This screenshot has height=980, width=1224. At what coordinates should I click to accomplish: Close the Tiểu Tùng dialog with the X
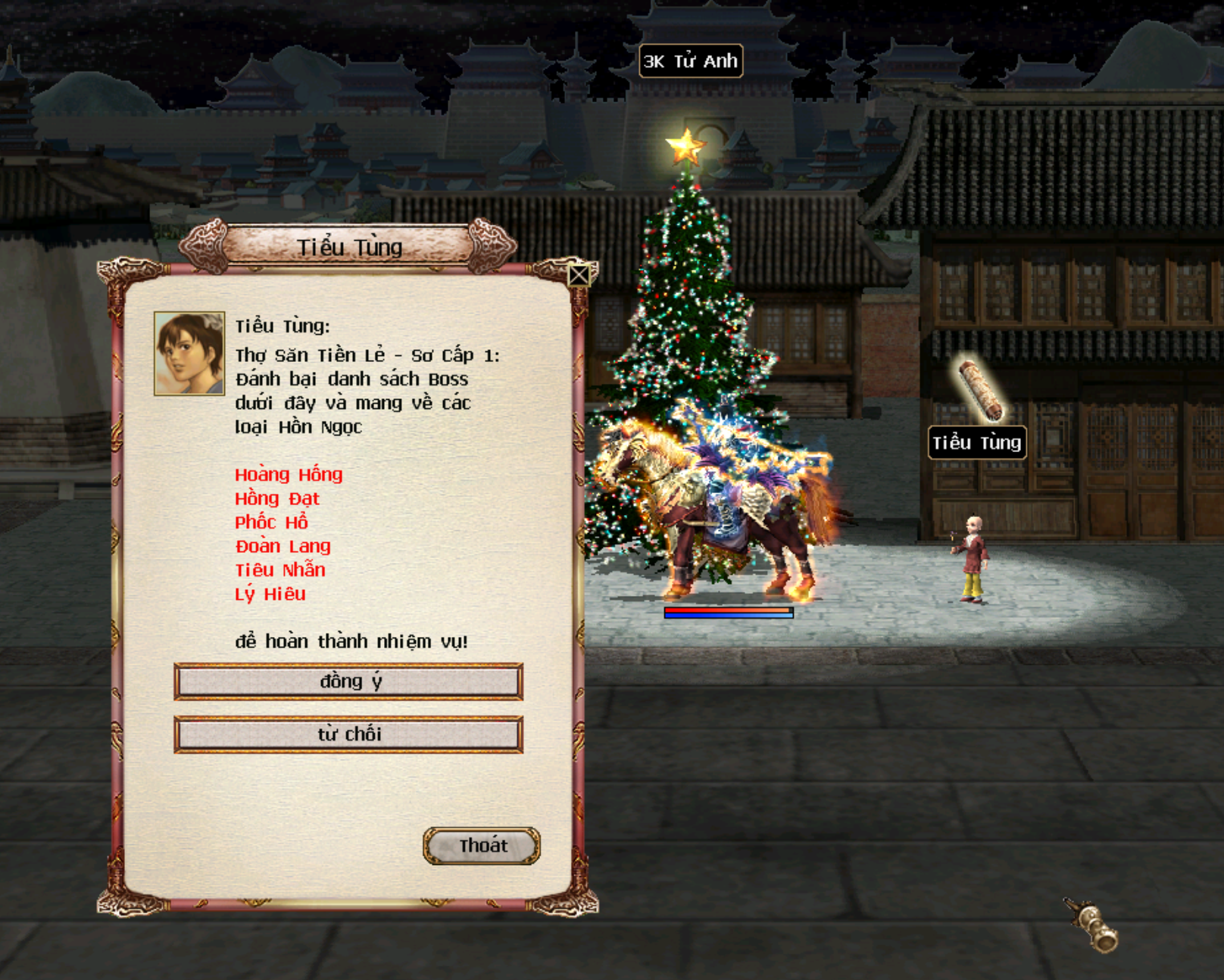[x=579, y=275]
